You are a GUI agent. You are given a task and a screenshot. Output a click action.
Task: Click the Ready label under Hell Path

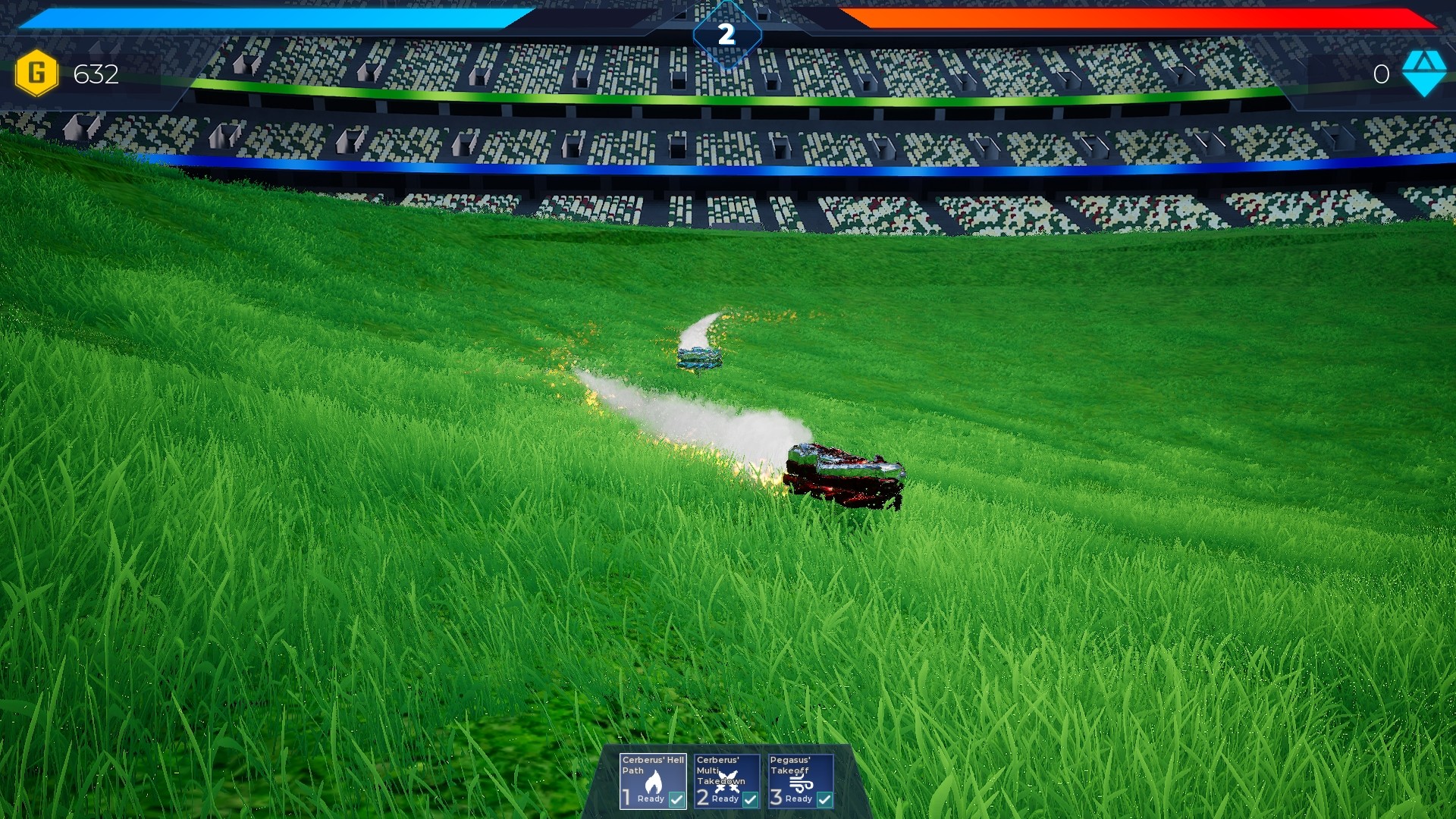pos(651,800)
